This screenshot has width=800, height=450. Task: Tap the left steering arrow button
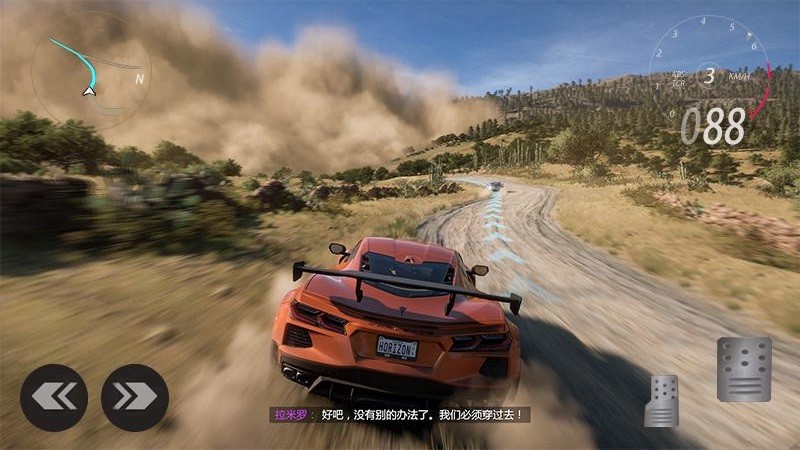click(x=54, y=397)
